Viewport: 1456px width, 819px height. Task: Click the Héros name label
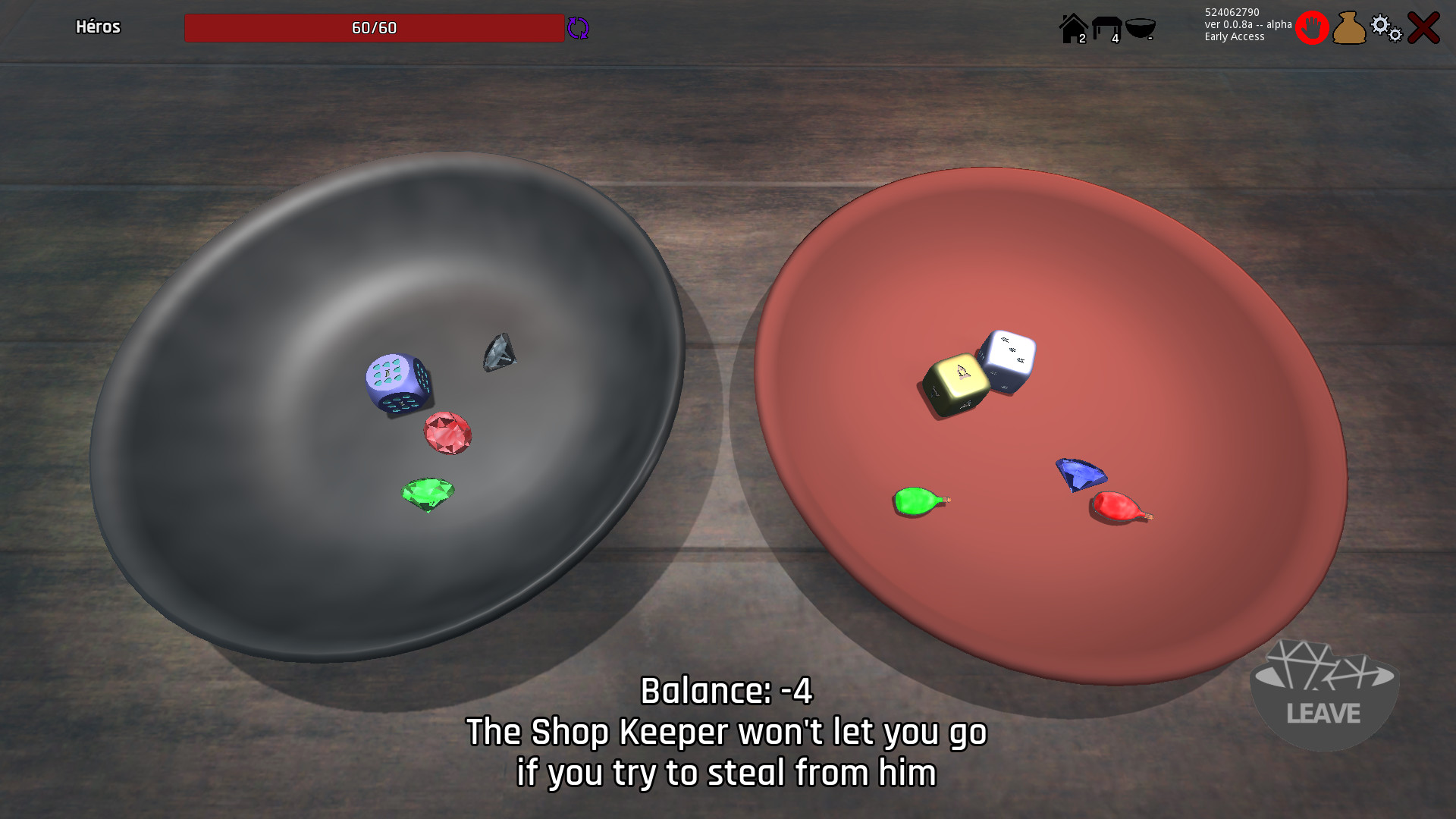98,27
